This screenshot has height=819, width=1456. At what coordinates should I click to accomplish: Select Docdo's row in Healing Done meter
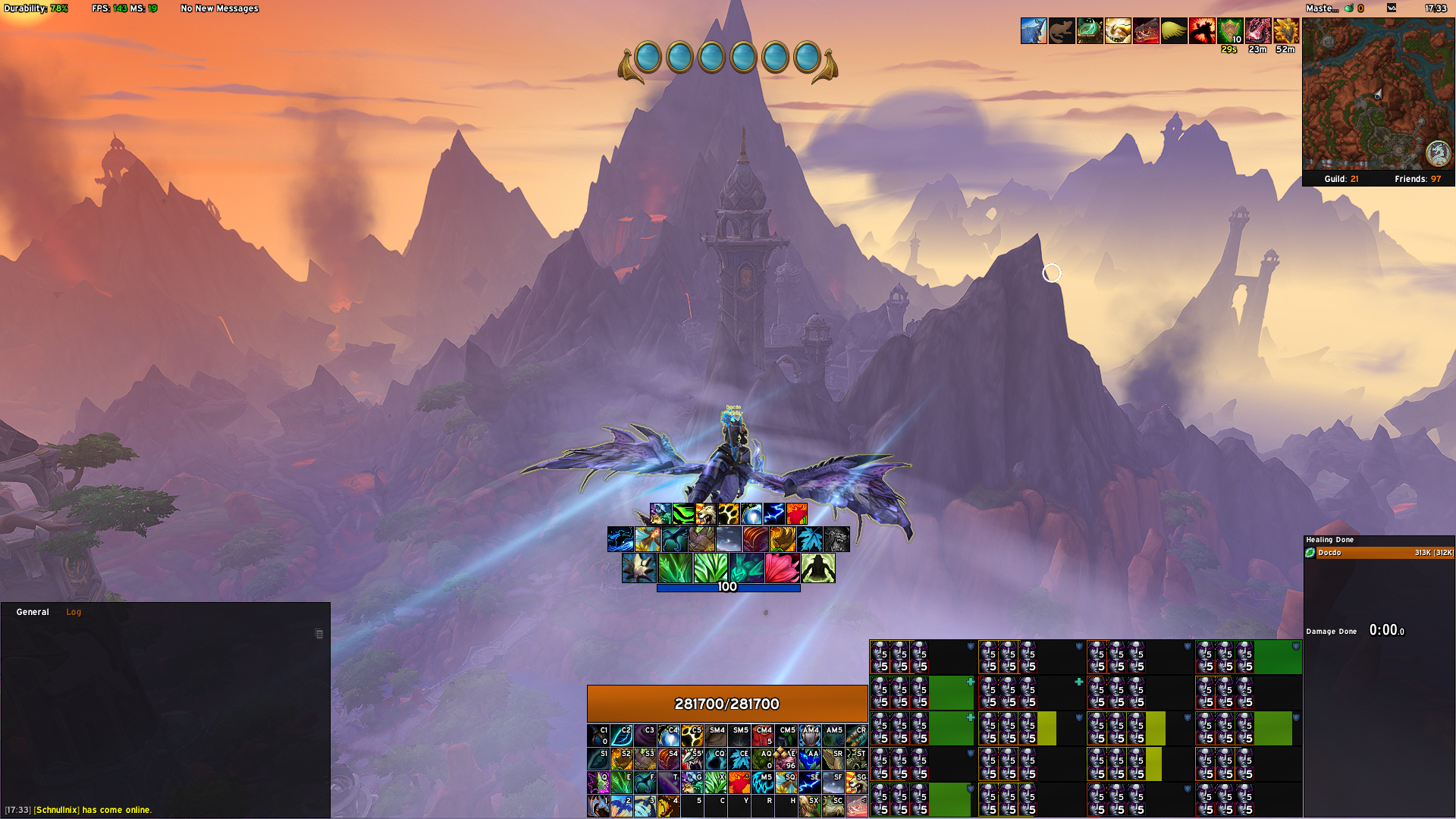(x=1379, y=553)
